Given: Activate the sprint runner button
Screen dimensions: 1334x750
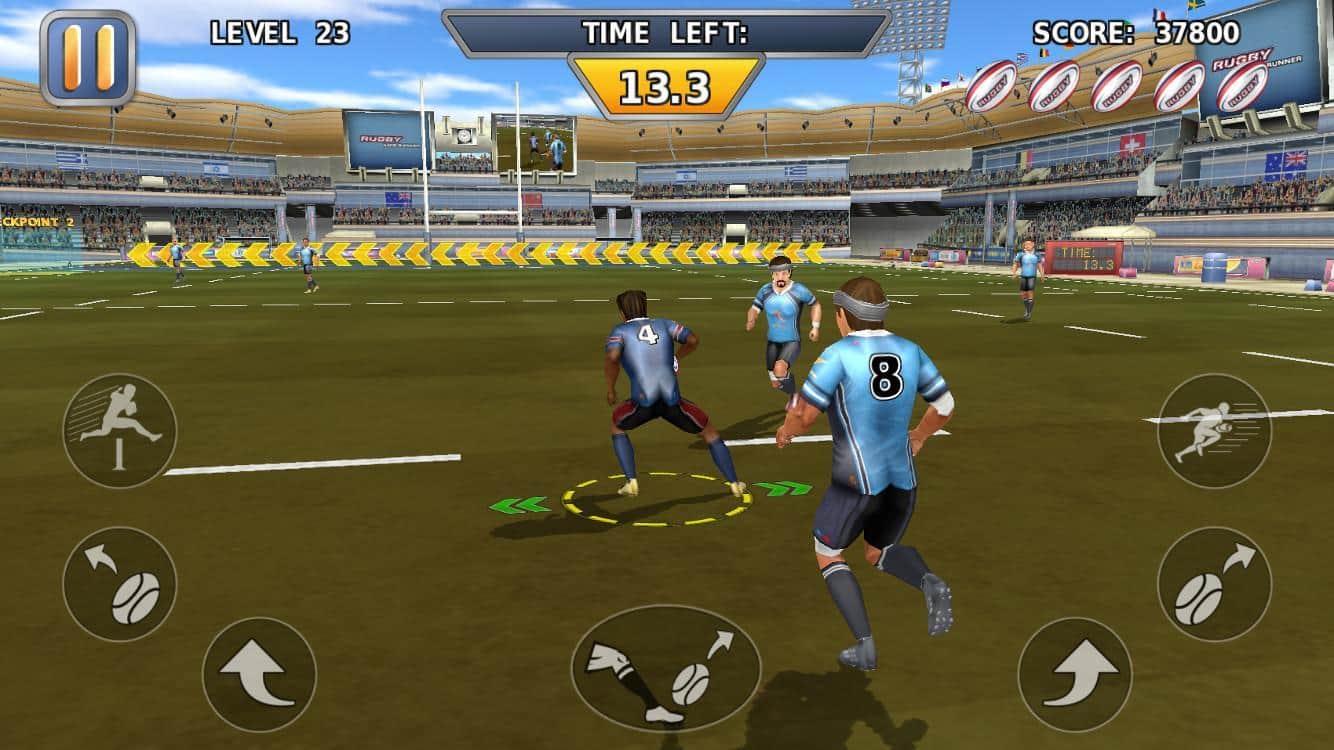Looking at the screenshot, I should [x=1214, y=431].
